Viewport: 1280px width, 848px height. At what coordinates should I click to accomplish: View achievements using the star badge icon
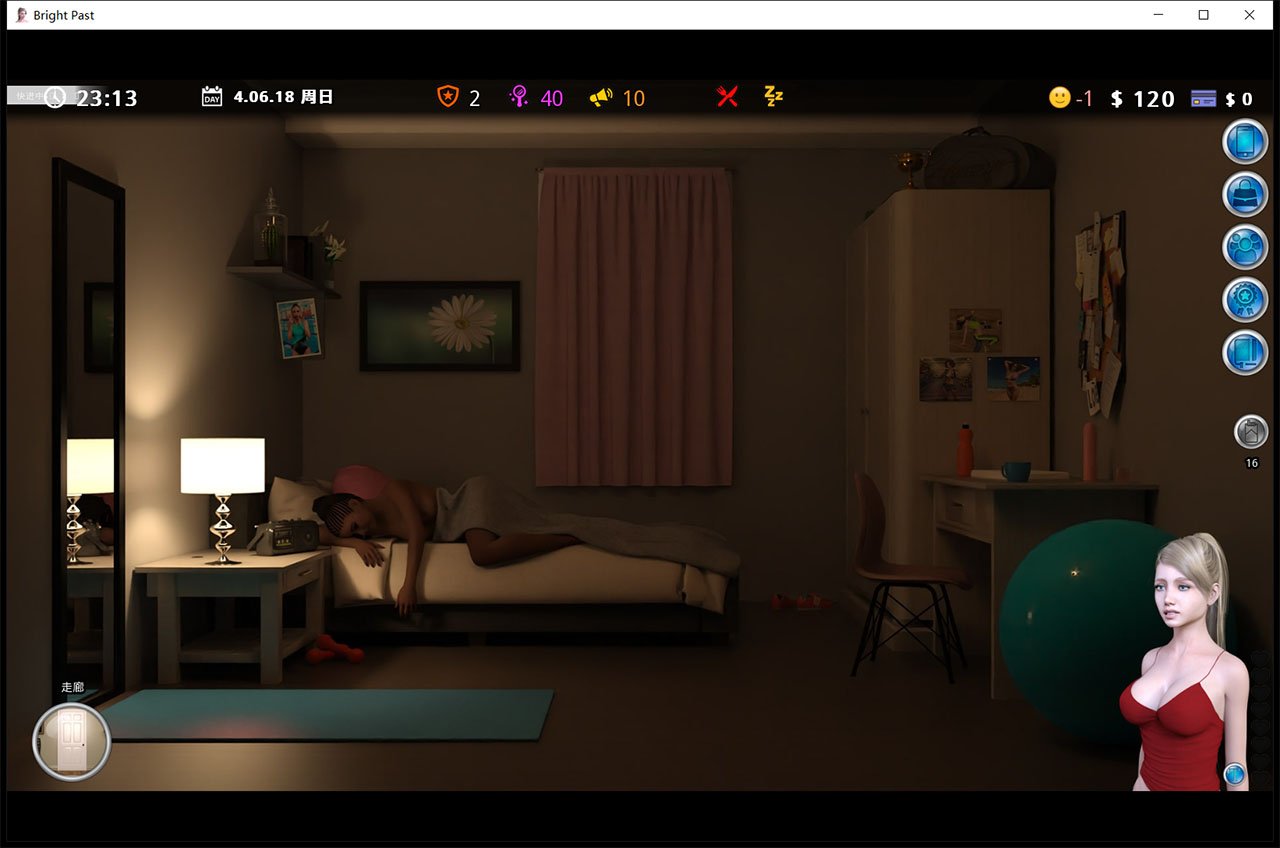pos(1245,299)
